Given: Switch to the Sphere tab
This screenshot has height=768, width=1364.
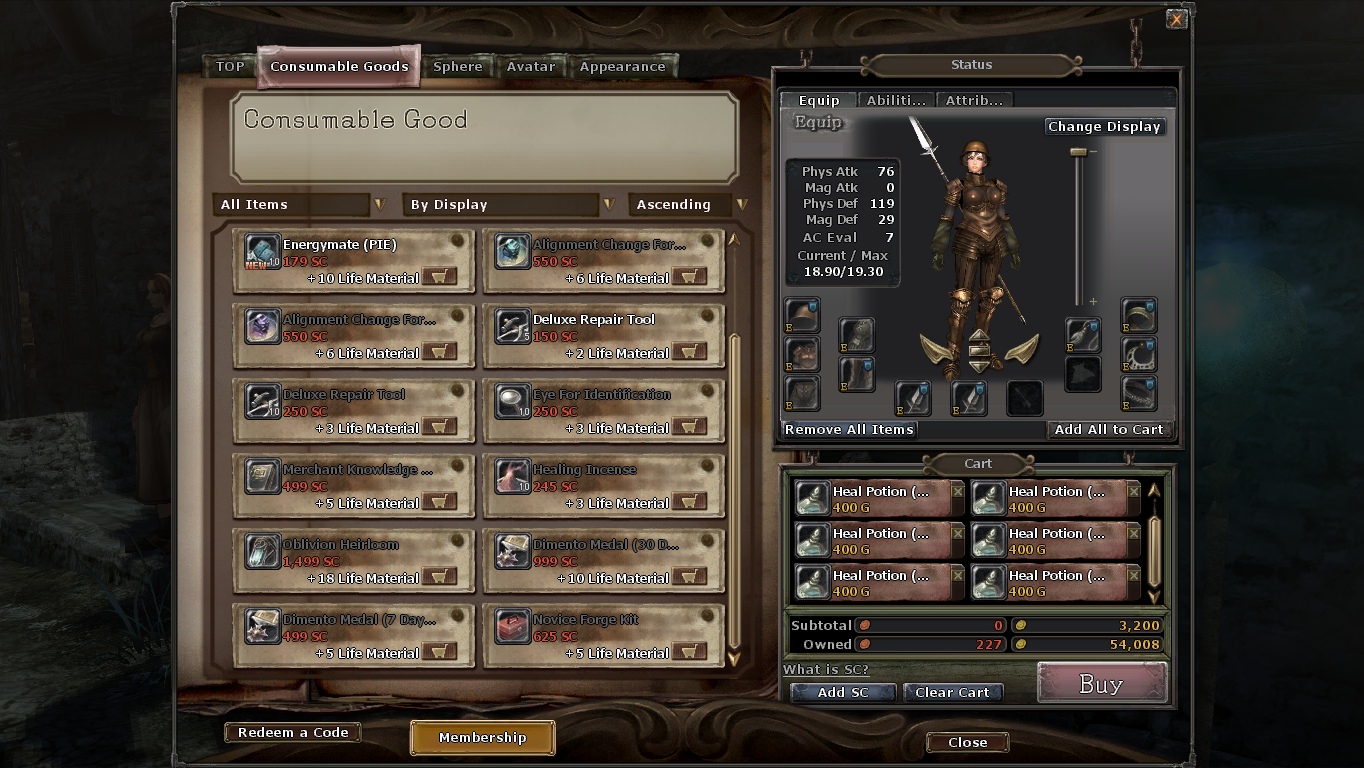Looking at the screenshot, I should pos(458,67).
